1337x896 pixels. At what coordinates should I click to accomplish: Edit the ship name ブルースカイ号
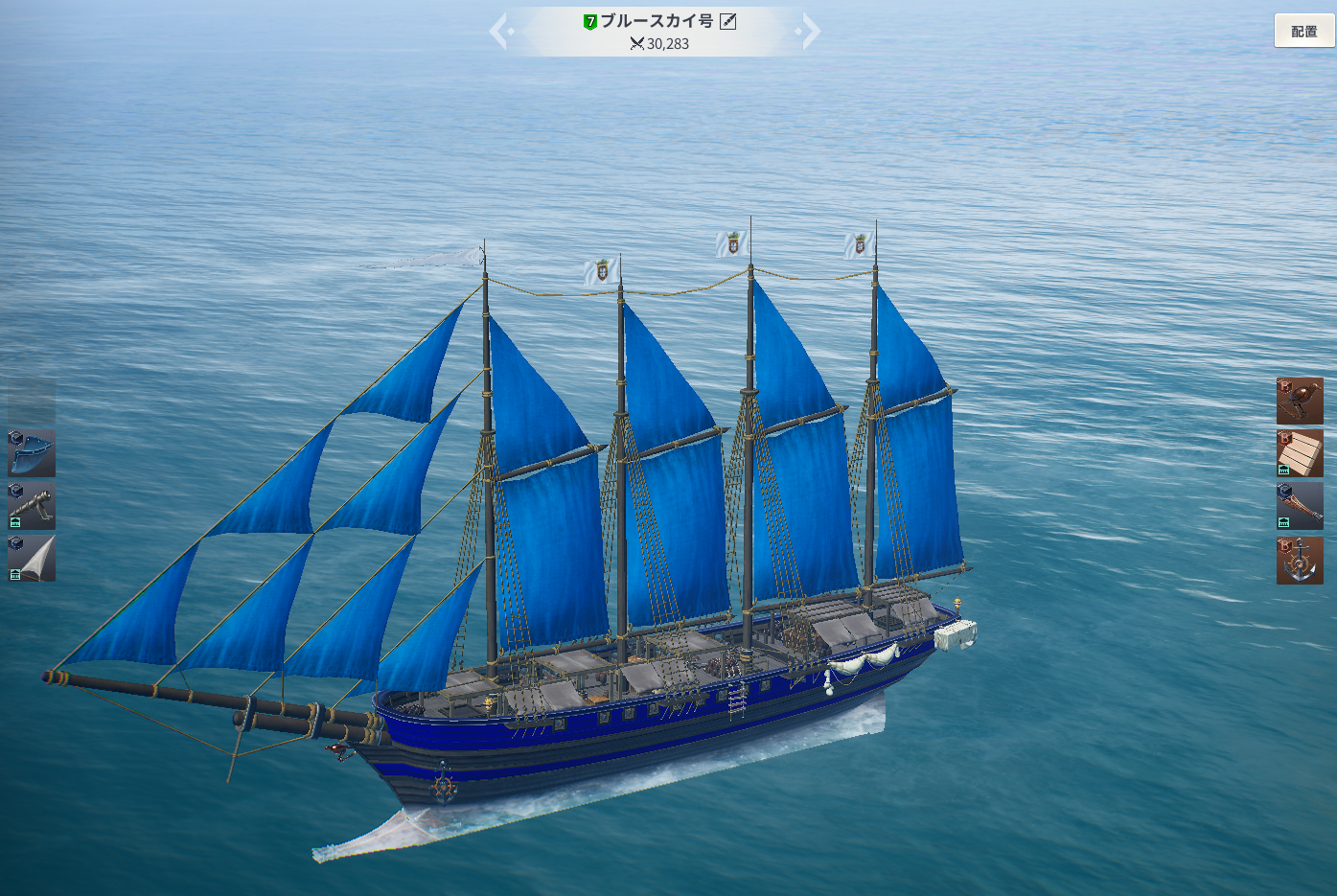(x=728, y=21)
